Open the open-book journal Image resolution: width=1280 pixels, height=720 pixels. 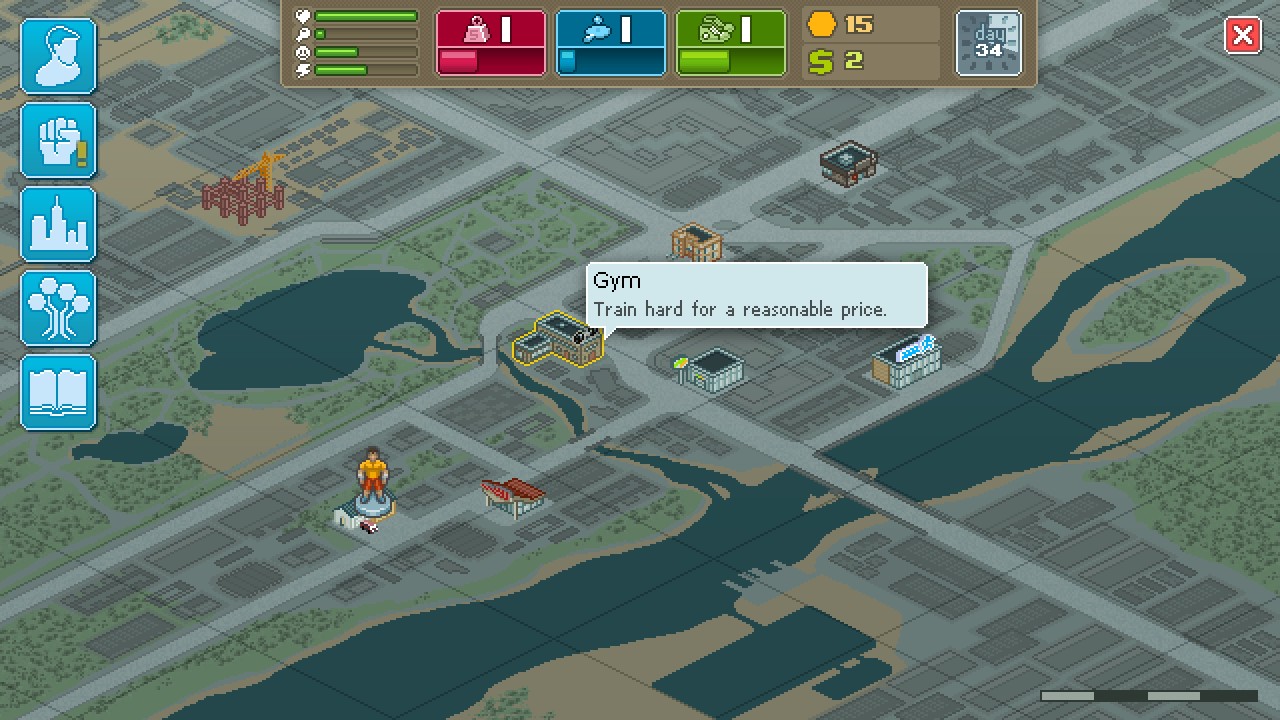[x=58, y=393]
